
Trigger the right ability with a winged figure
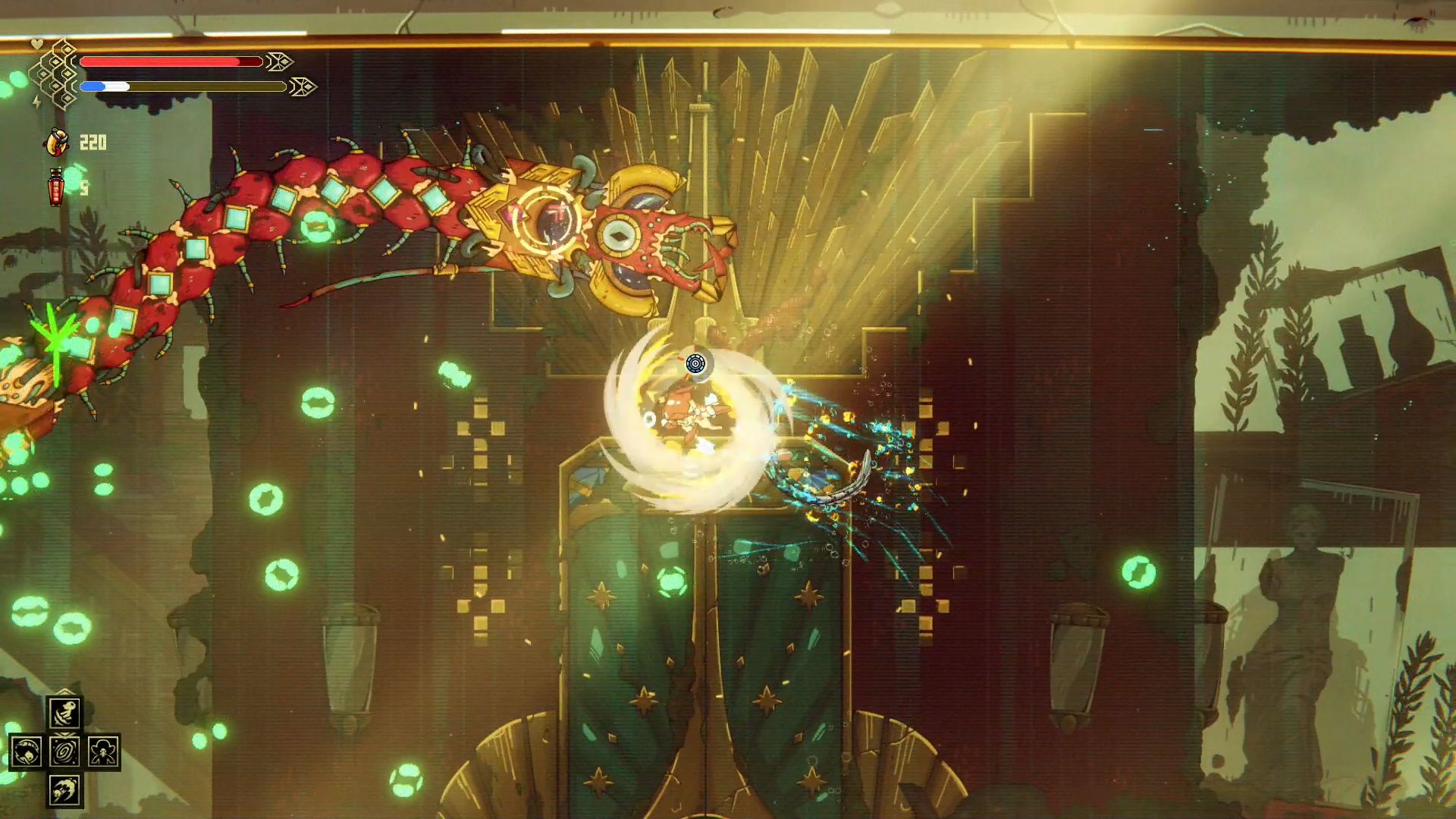pos(103,752)
